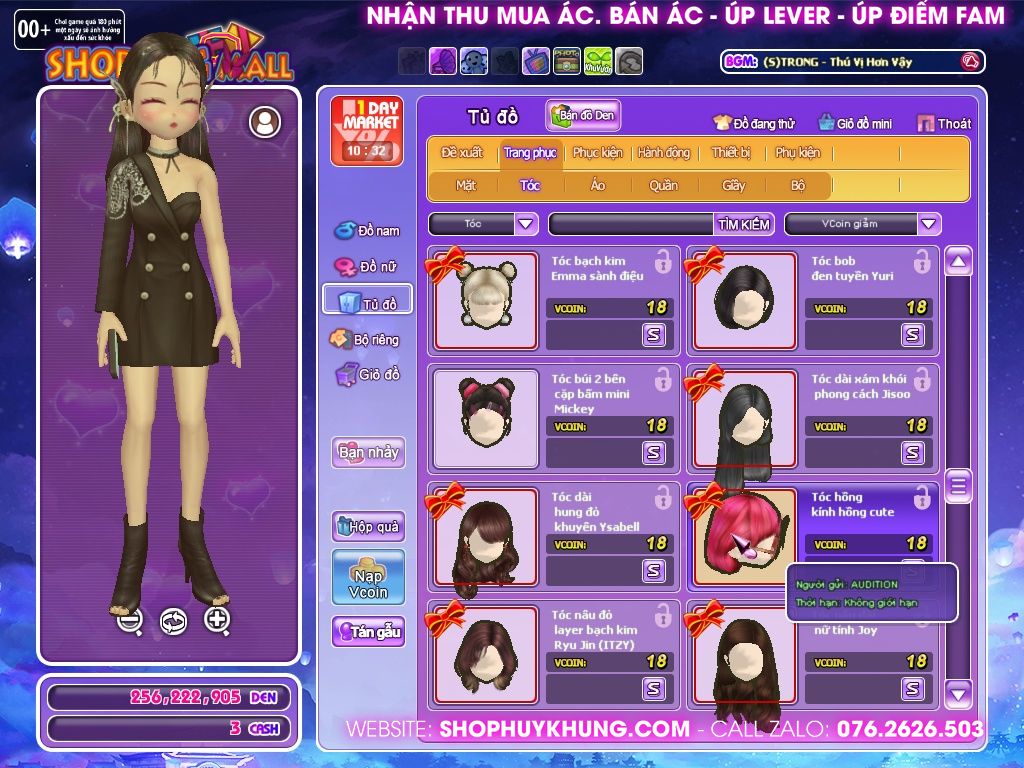Exit the shop with Thoát

pyautogui.click(x=944, y=124)
